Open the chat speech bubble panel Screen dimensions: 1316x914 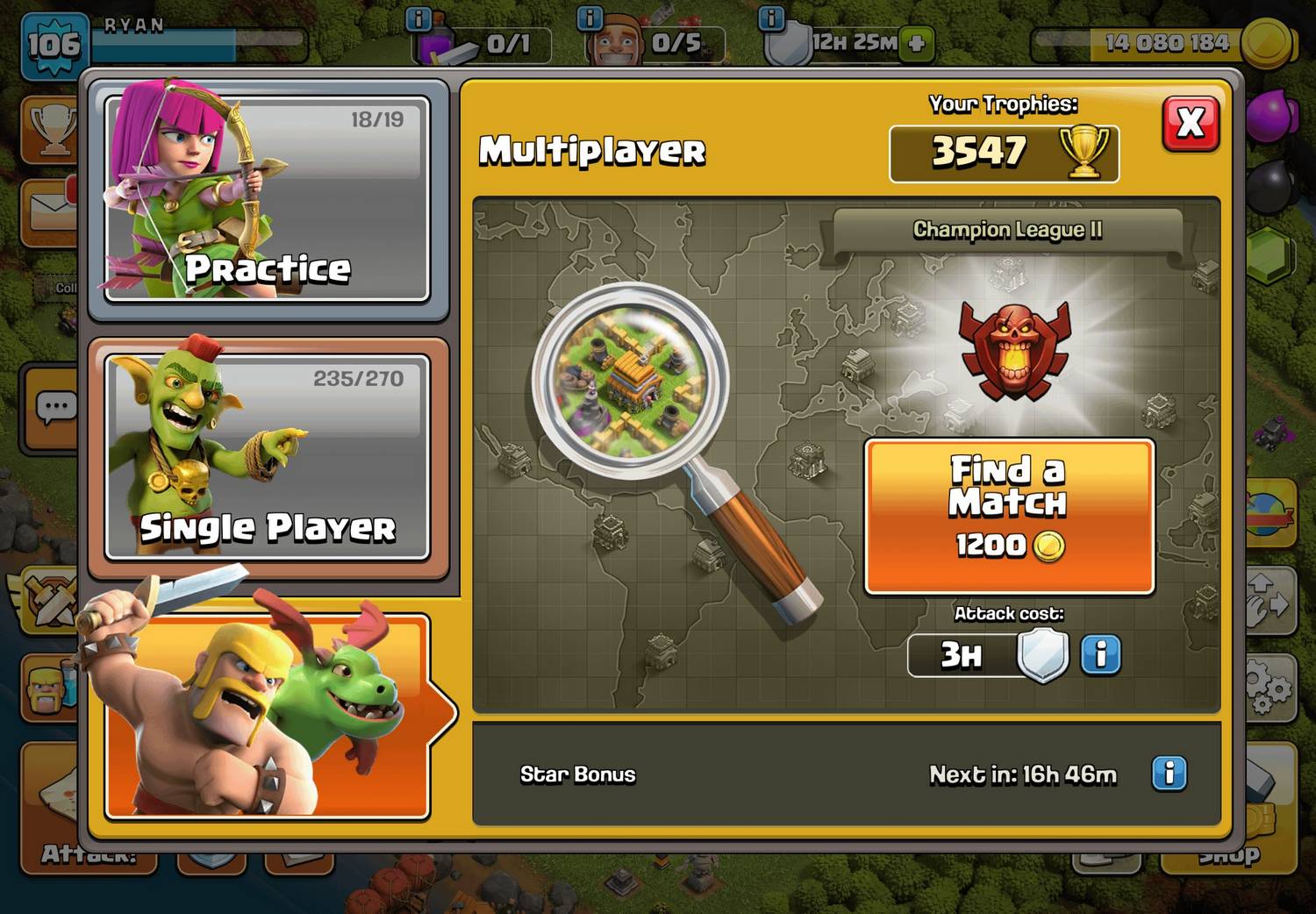click(54, 408)
